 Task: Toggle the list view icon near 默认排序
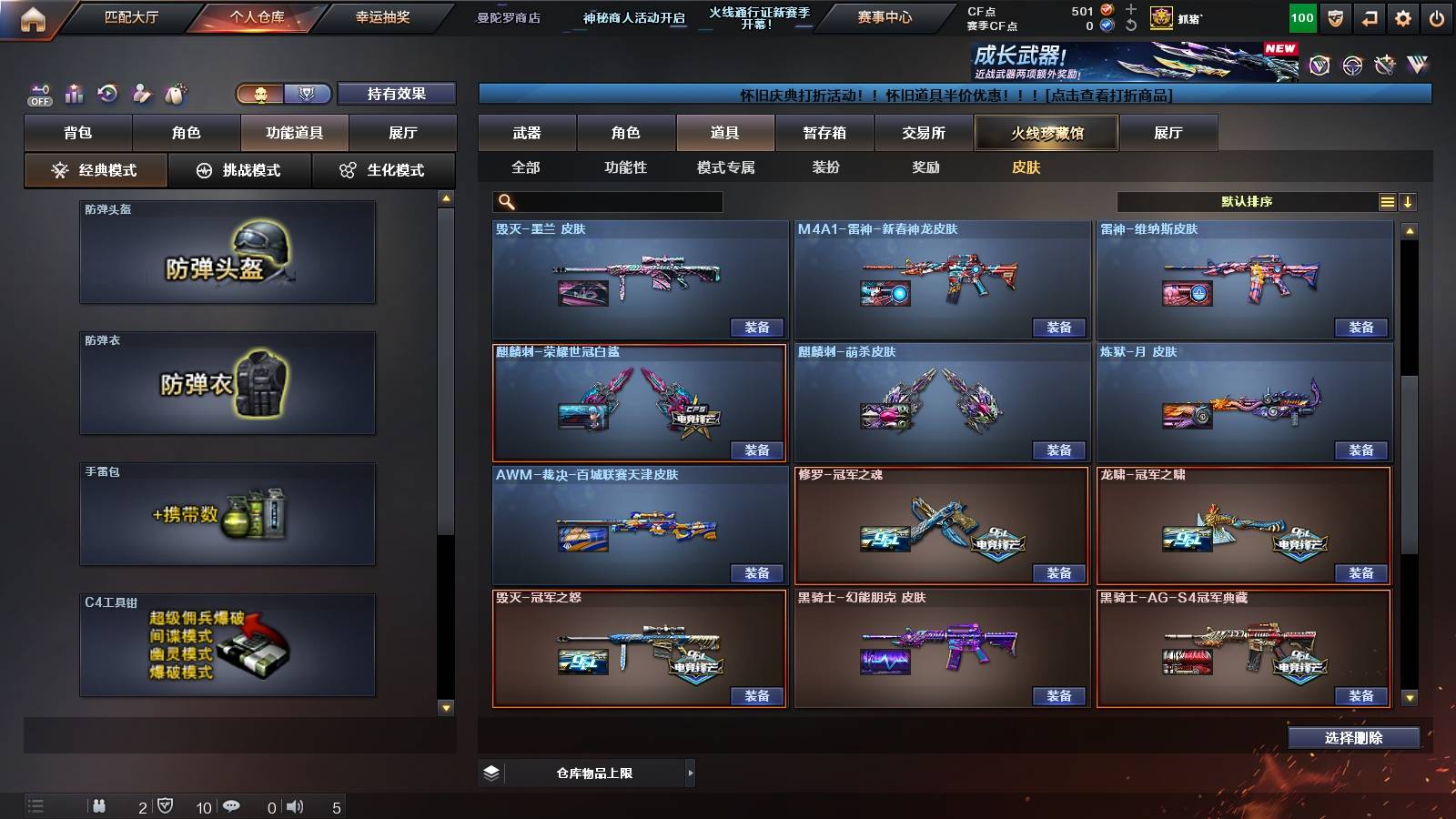(x=1387, y=201)
